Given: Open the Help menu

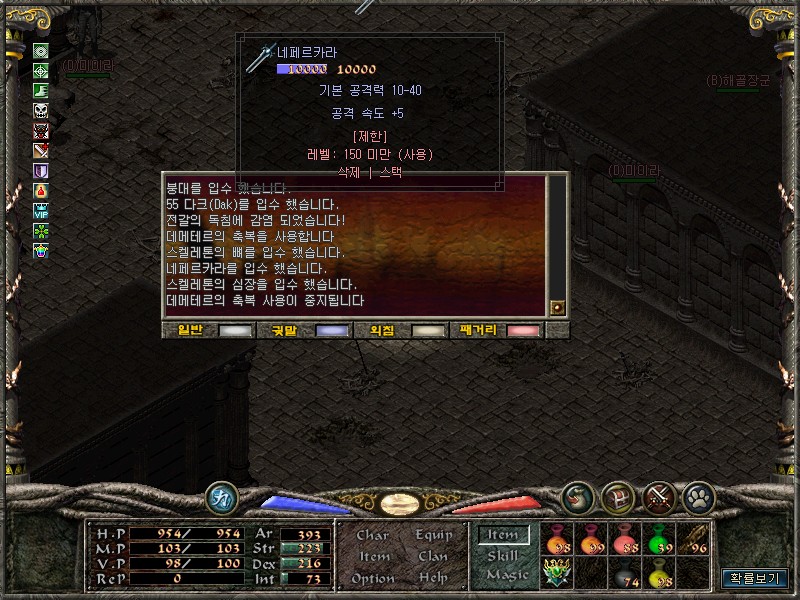Looking at the screenshot, I should pyautogui.click(x=433, y=578).
